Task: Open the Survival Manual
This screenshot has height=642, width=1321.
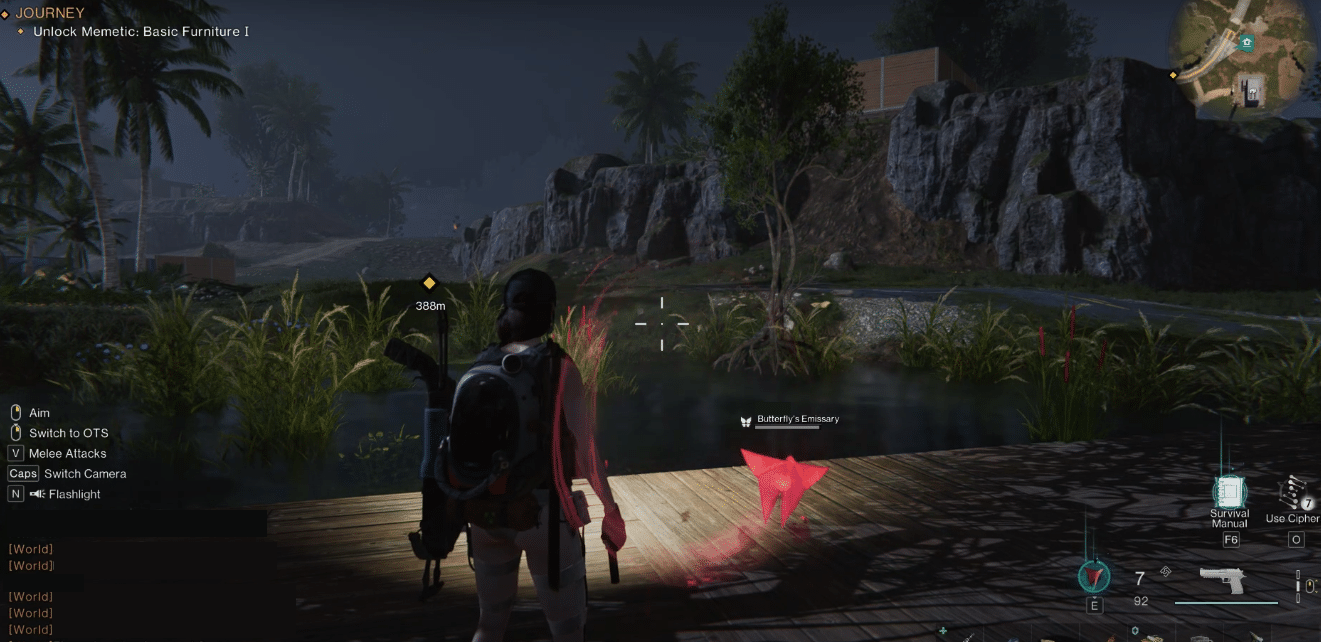Action: pyautogui.click(x=1229, y=493)
